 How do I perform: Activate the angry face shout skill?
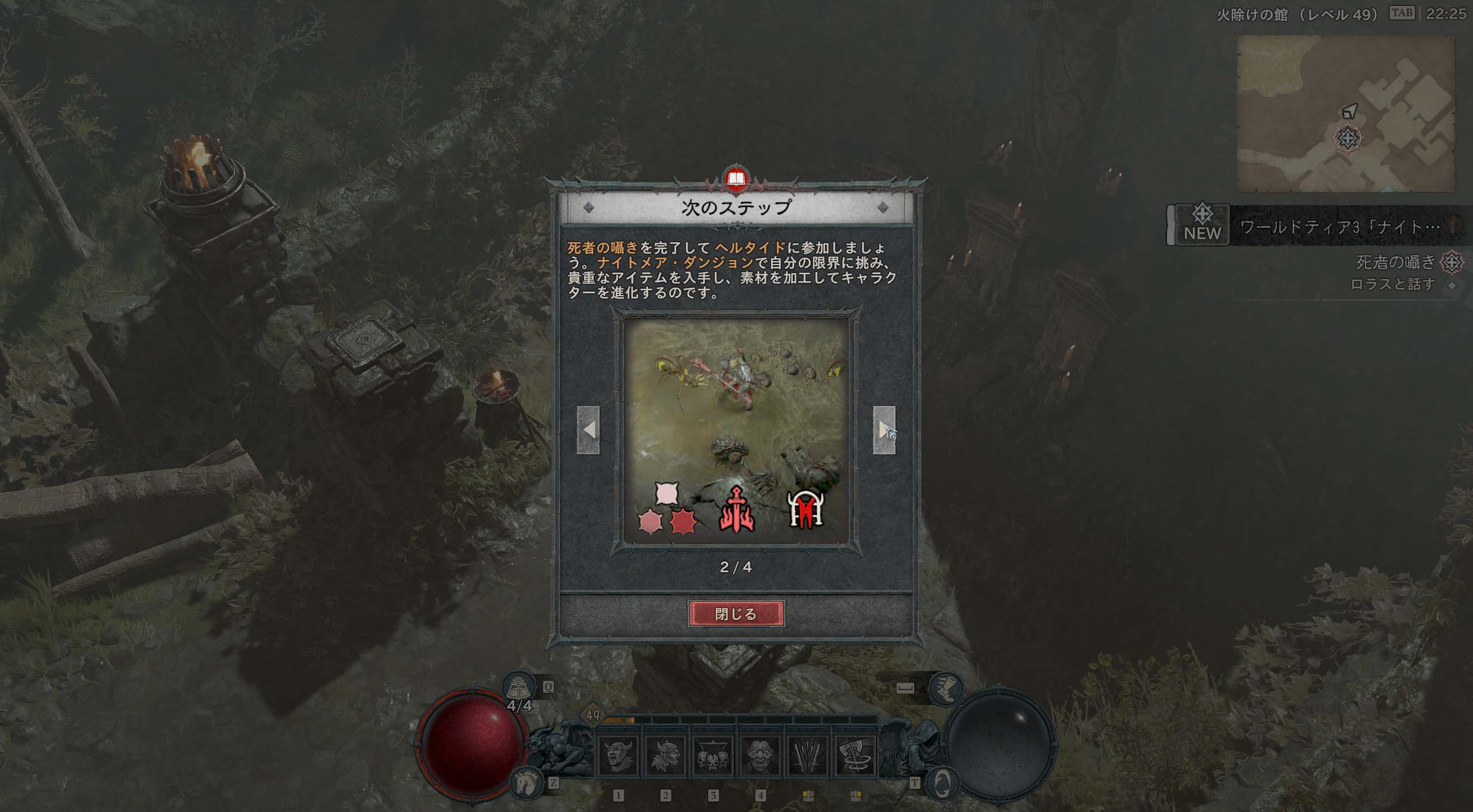point(760,756)
